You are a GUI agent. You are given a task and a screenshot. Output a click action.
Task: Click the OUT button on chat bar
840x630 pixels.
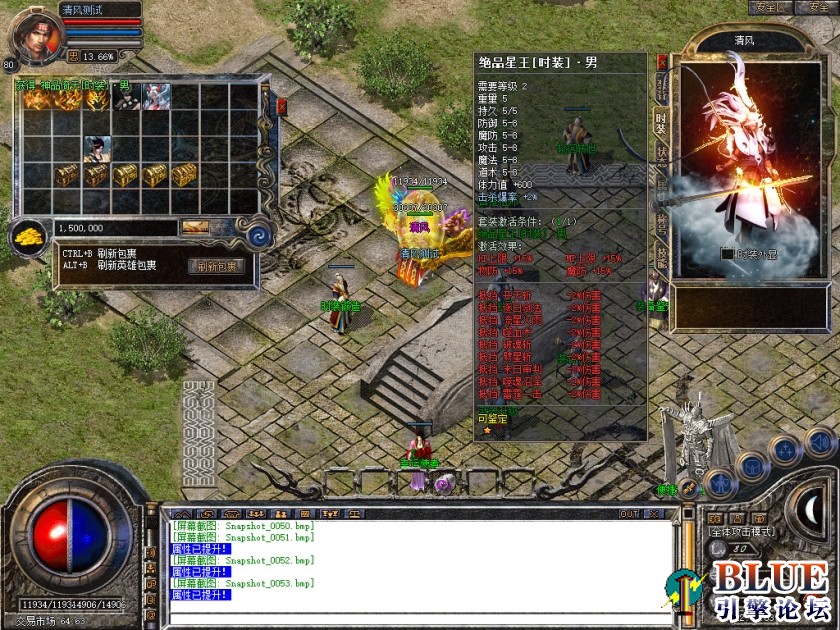tap(629, 513)
